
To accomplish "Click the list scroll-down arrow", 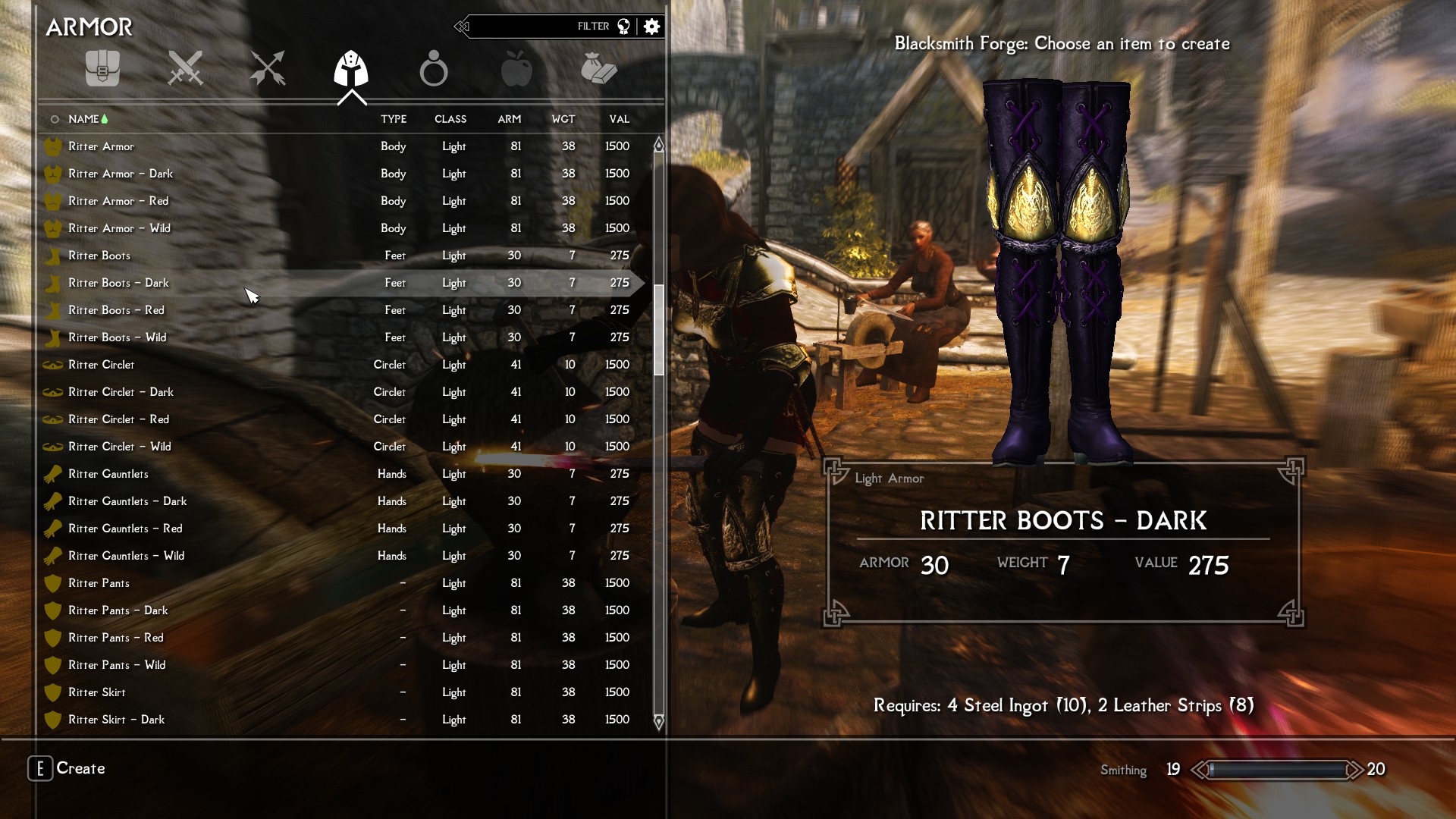I will tap(658, 721).
